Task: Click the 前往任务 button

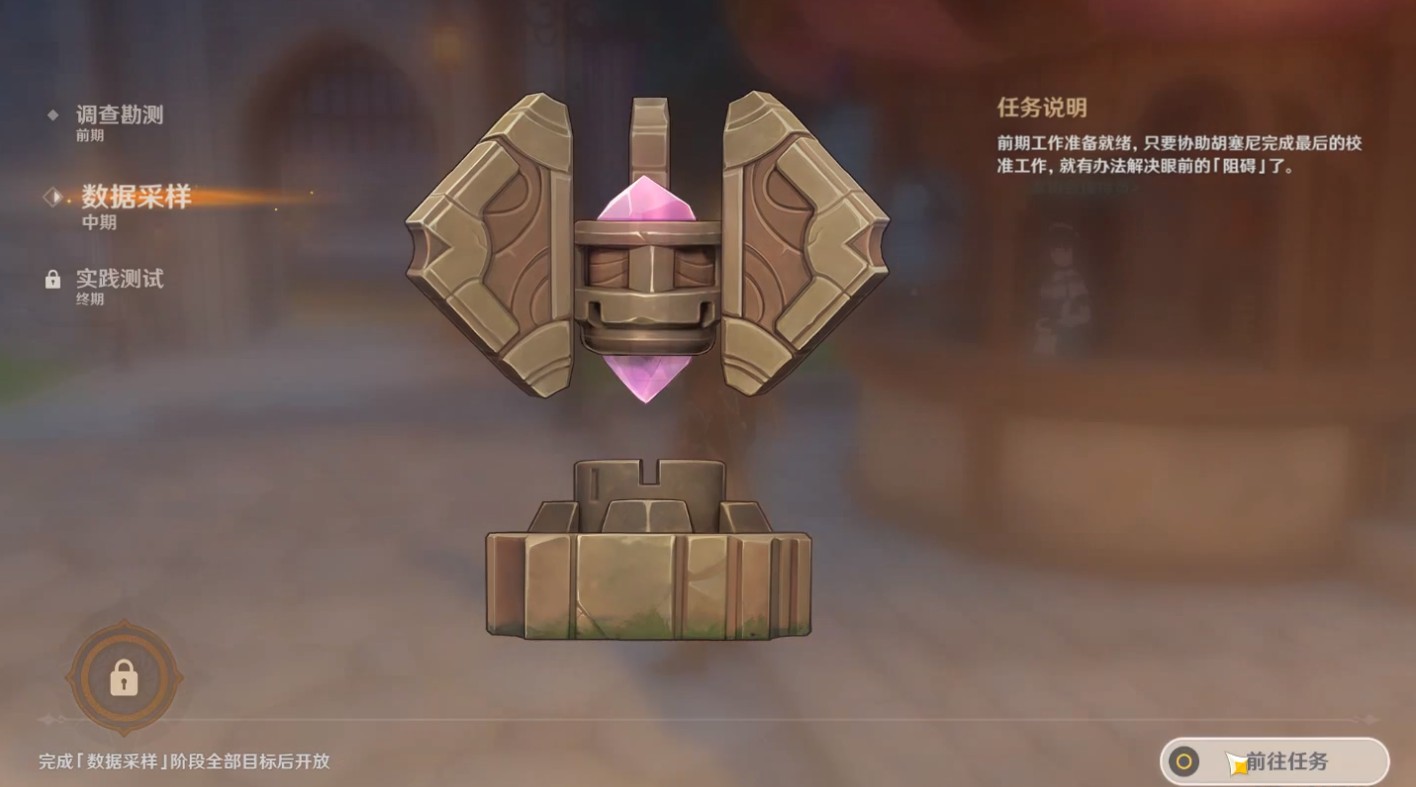Action: point(1274,761)
